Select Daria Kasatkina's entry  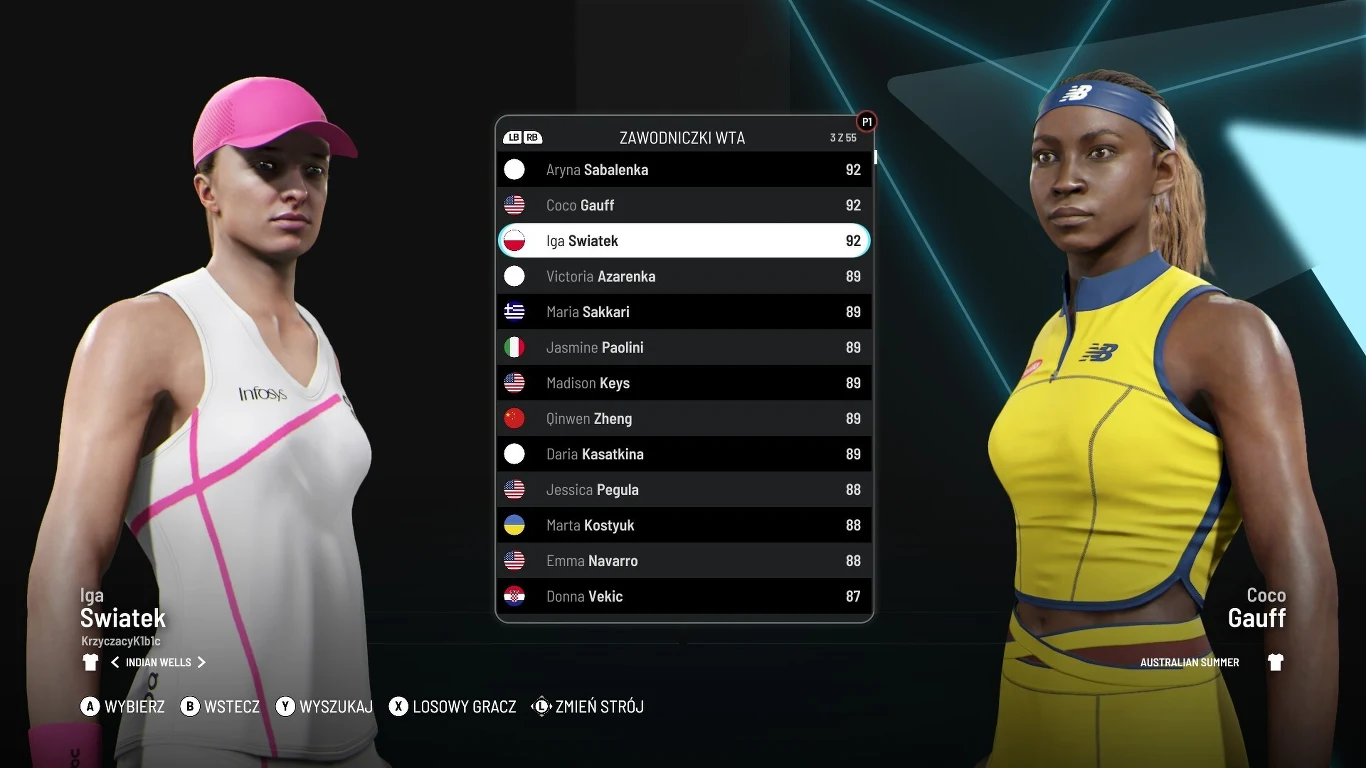pyautogui.click(x=684, y=454)
